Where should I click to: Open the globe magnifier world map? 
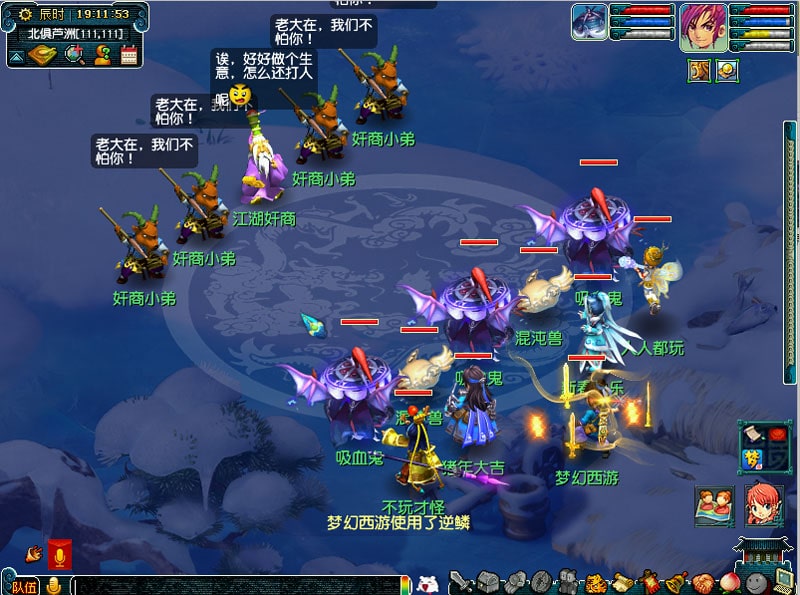click(x=74, y=55)
